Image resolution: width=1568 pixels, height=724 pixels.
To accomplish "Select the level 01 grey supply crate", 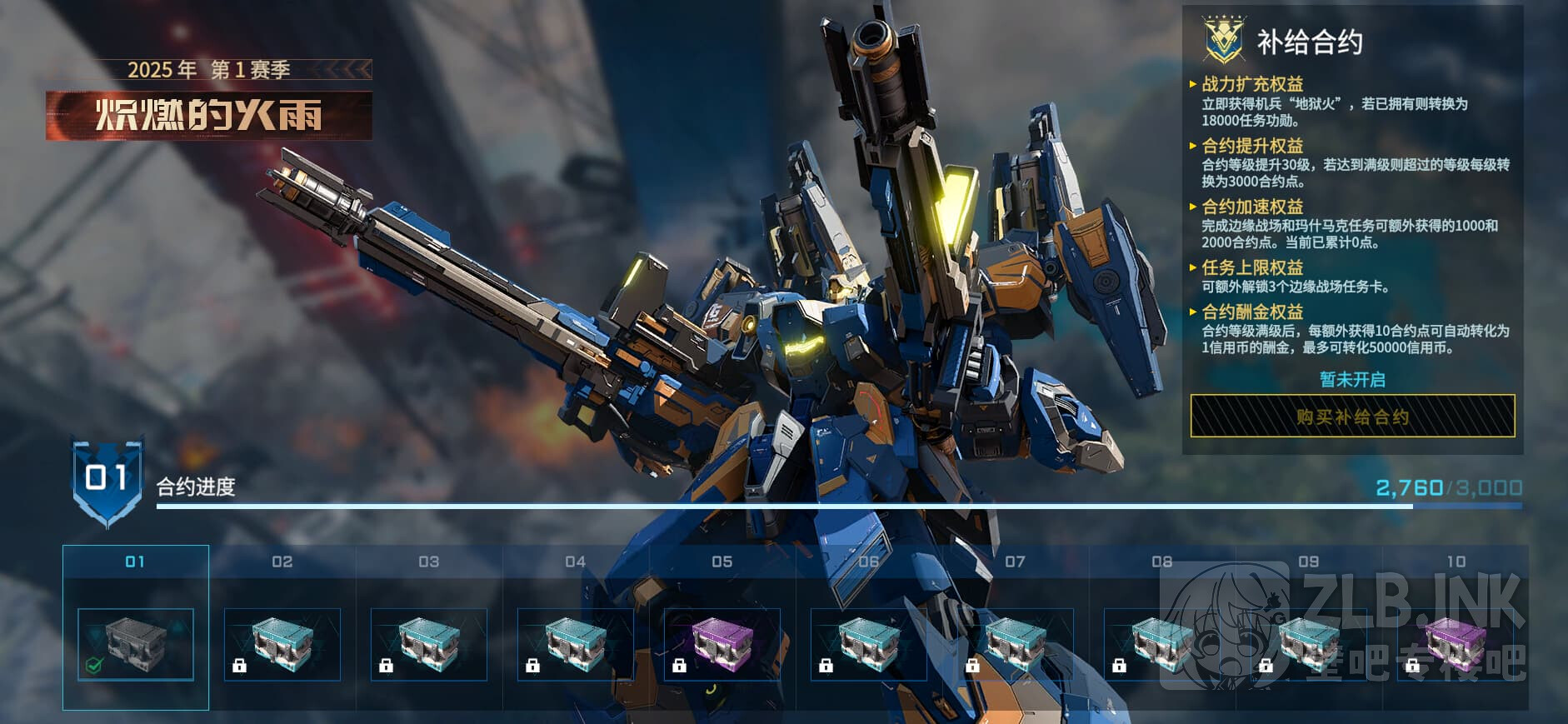I will [x=136, y=644].
